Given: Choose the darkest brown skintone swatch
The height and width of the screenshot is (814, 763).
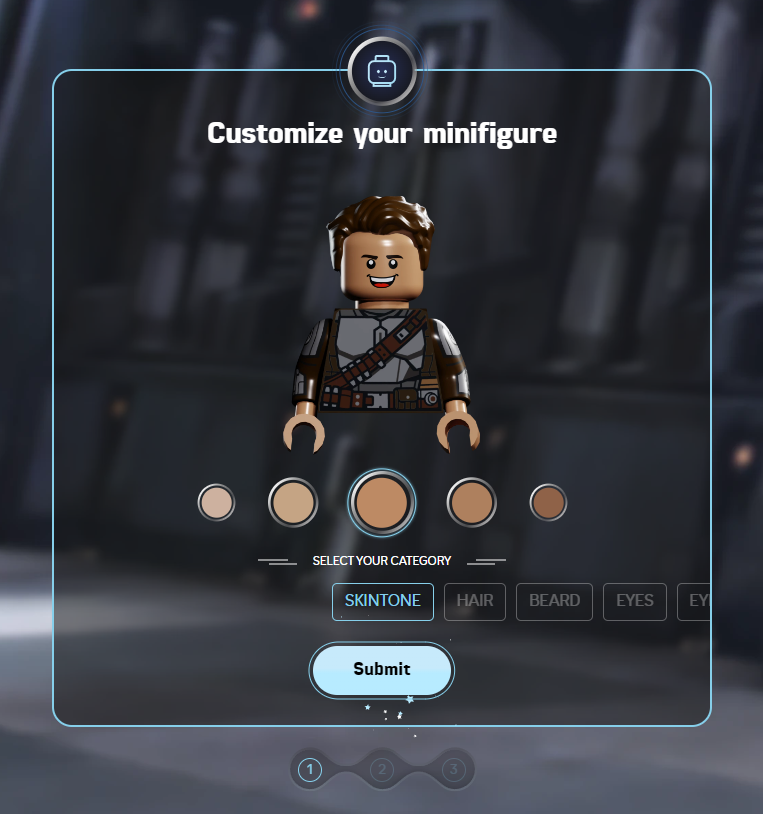Looking at the screenshot, I should [x=548, y=502].
